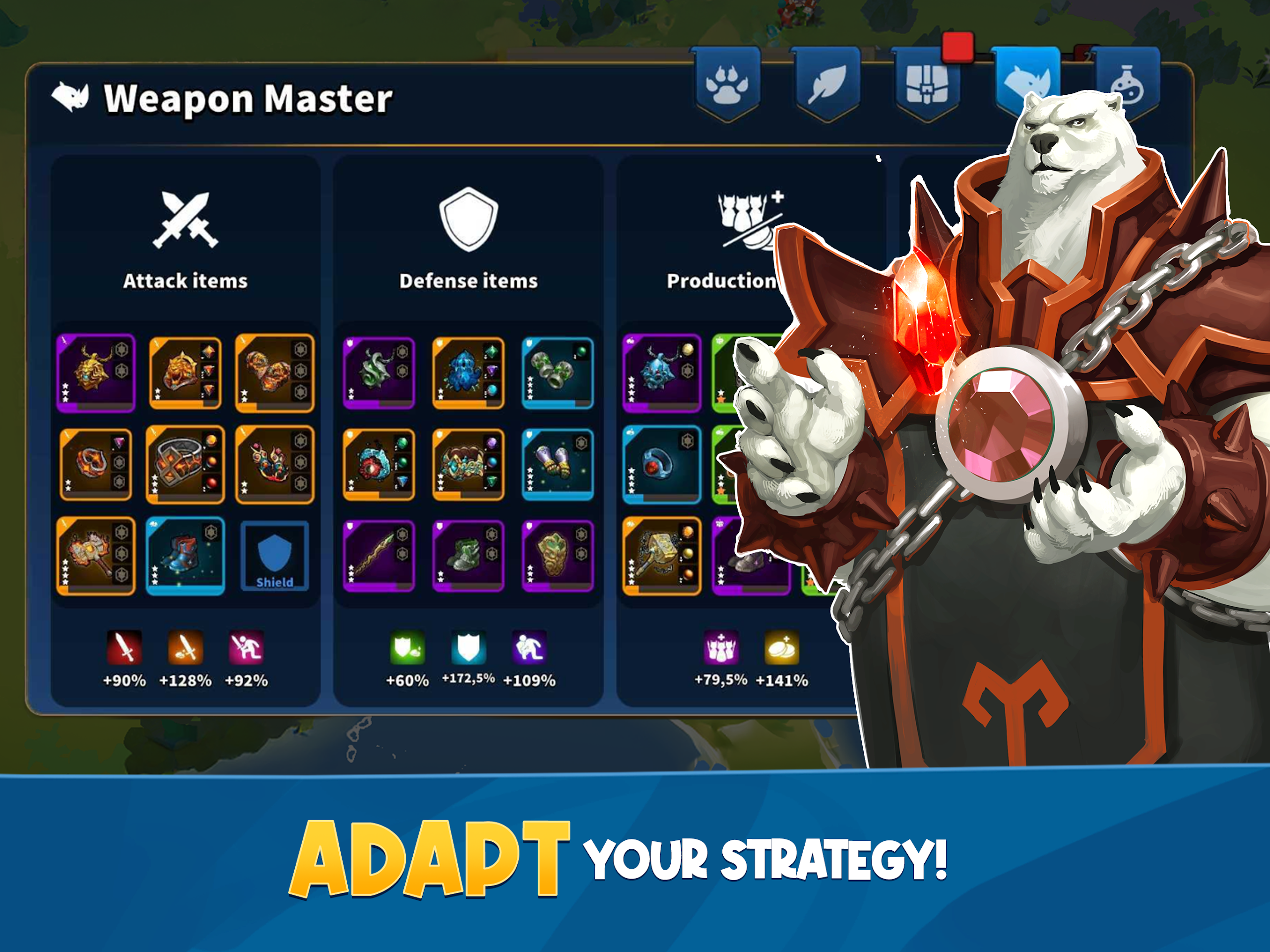Select the curved wooden bow item

coord(379,556)
